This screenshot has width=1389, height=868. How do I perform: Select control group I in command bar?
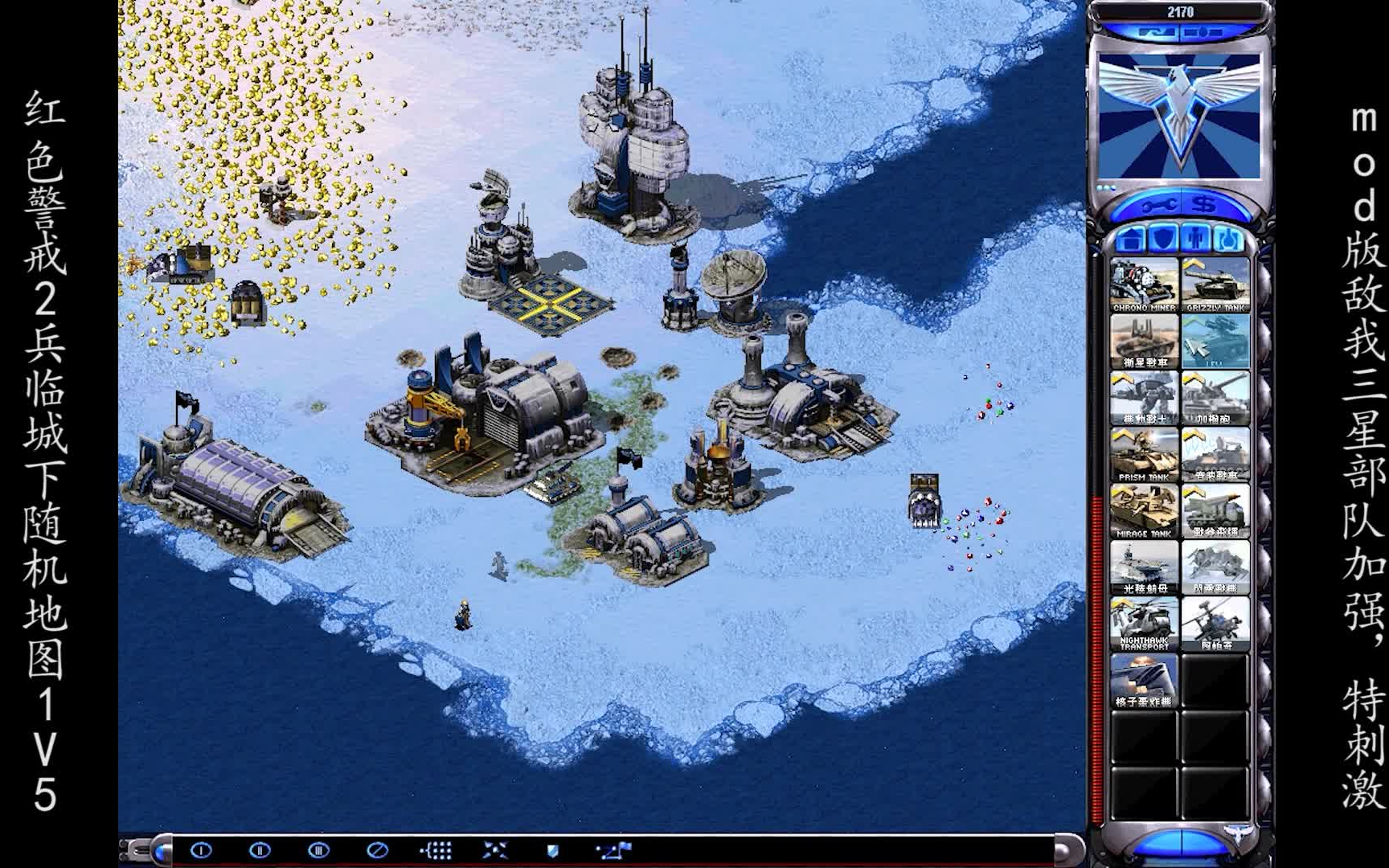click(x=201, y=850)
